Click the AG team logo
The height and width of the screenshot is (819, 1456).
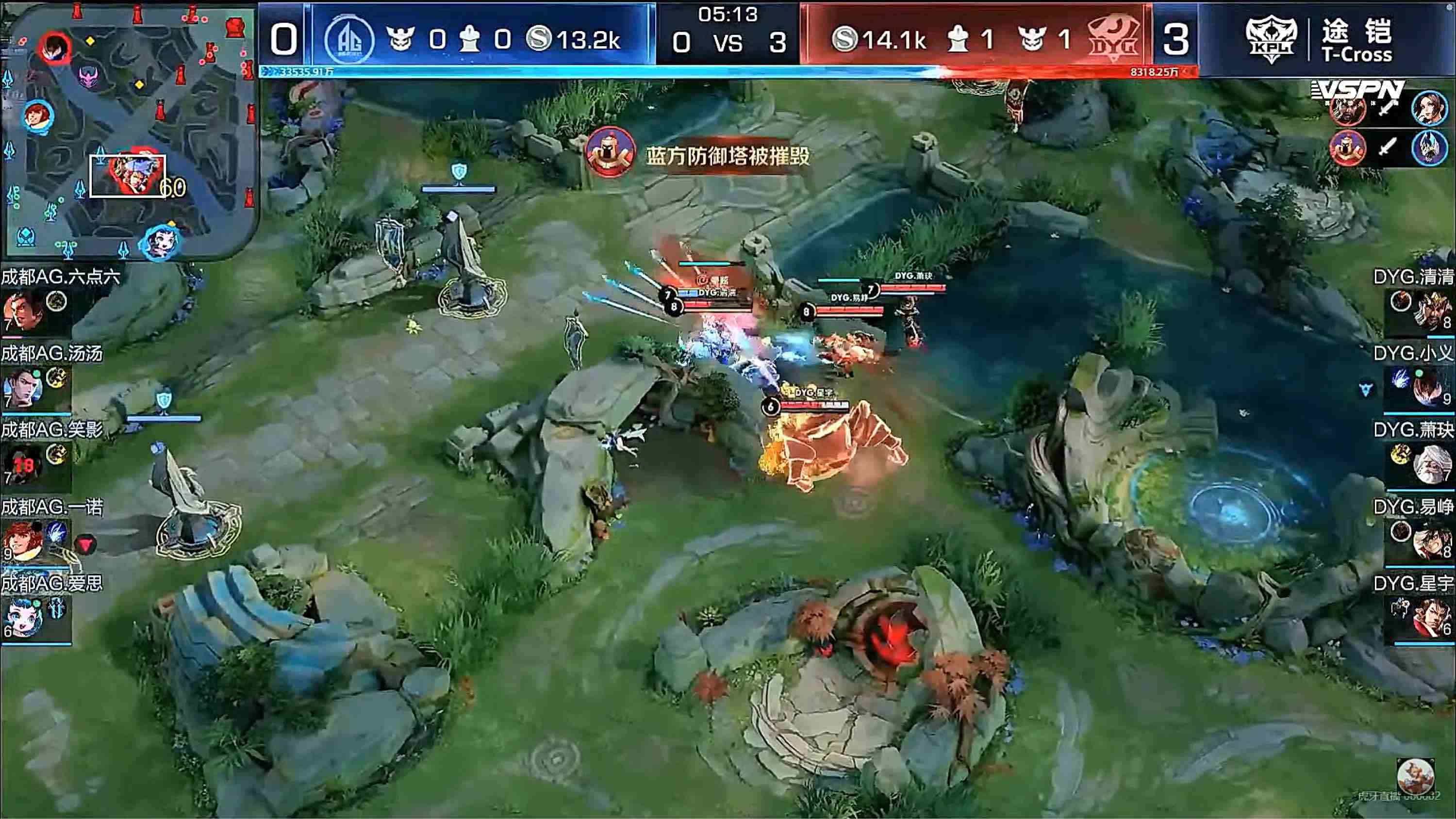pos(349,40)
